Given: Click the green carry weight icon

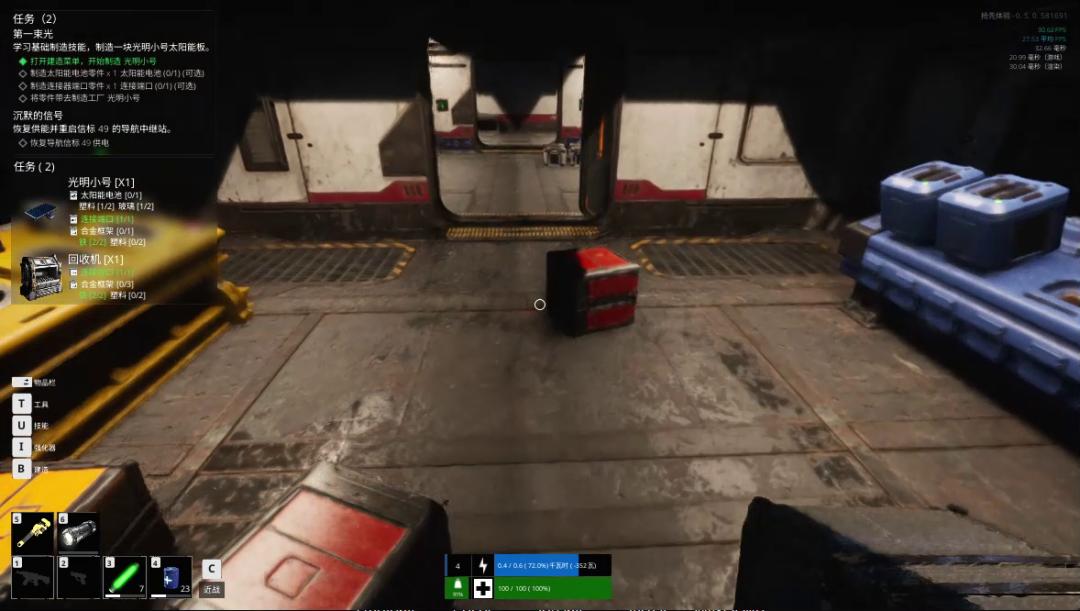Looking at the screenshot, I should pos(458,587).
